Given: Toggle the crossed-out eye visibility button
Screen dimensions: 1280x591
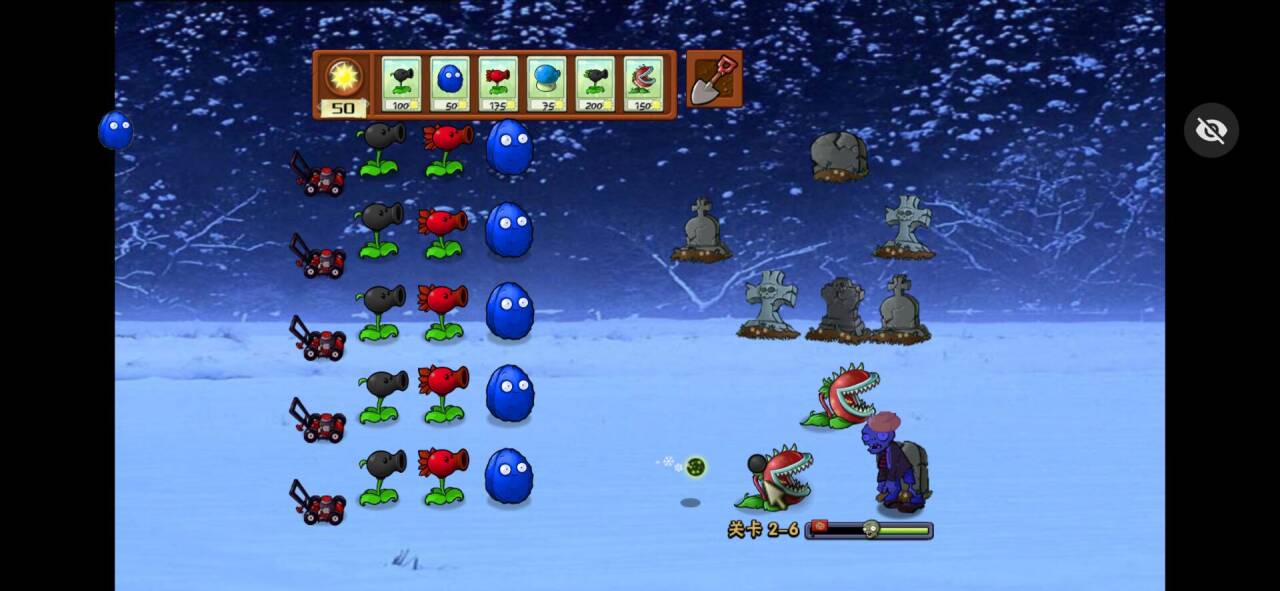Looking at the screenshot, I should pyautogui.click(x=1211, y=130).
